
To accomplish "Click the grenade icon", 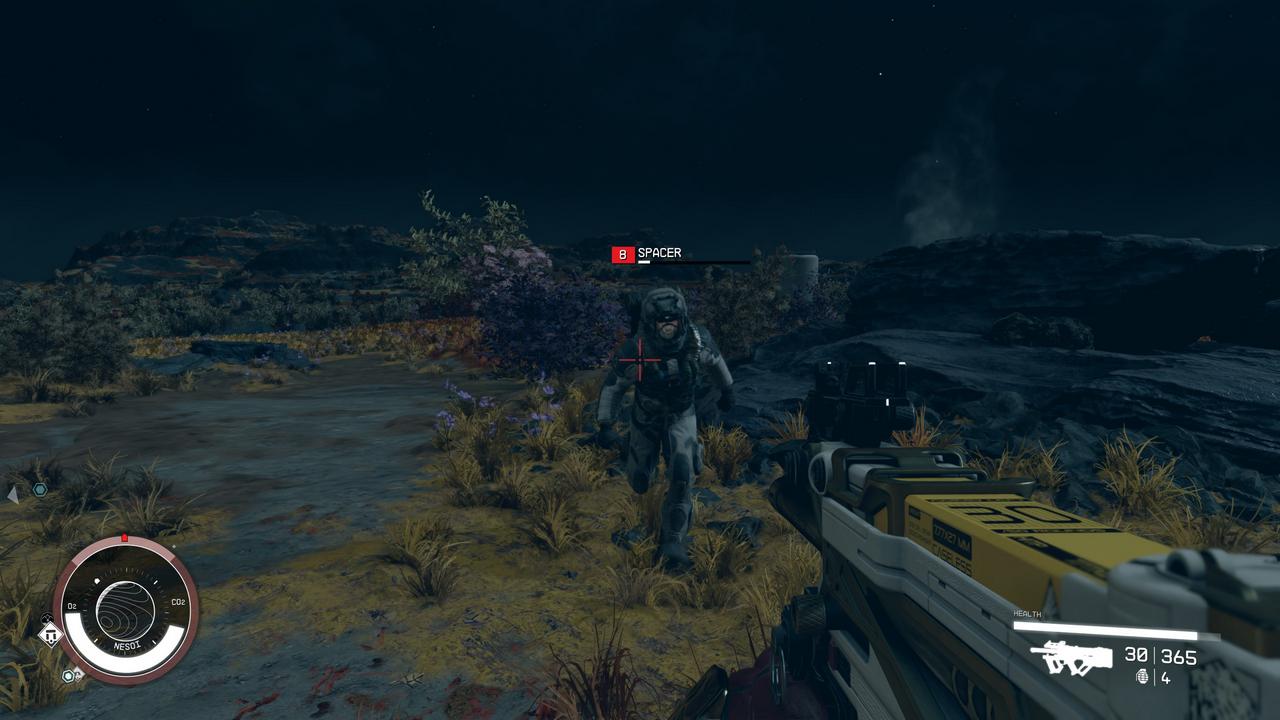I will click(x=1143, y=677).
